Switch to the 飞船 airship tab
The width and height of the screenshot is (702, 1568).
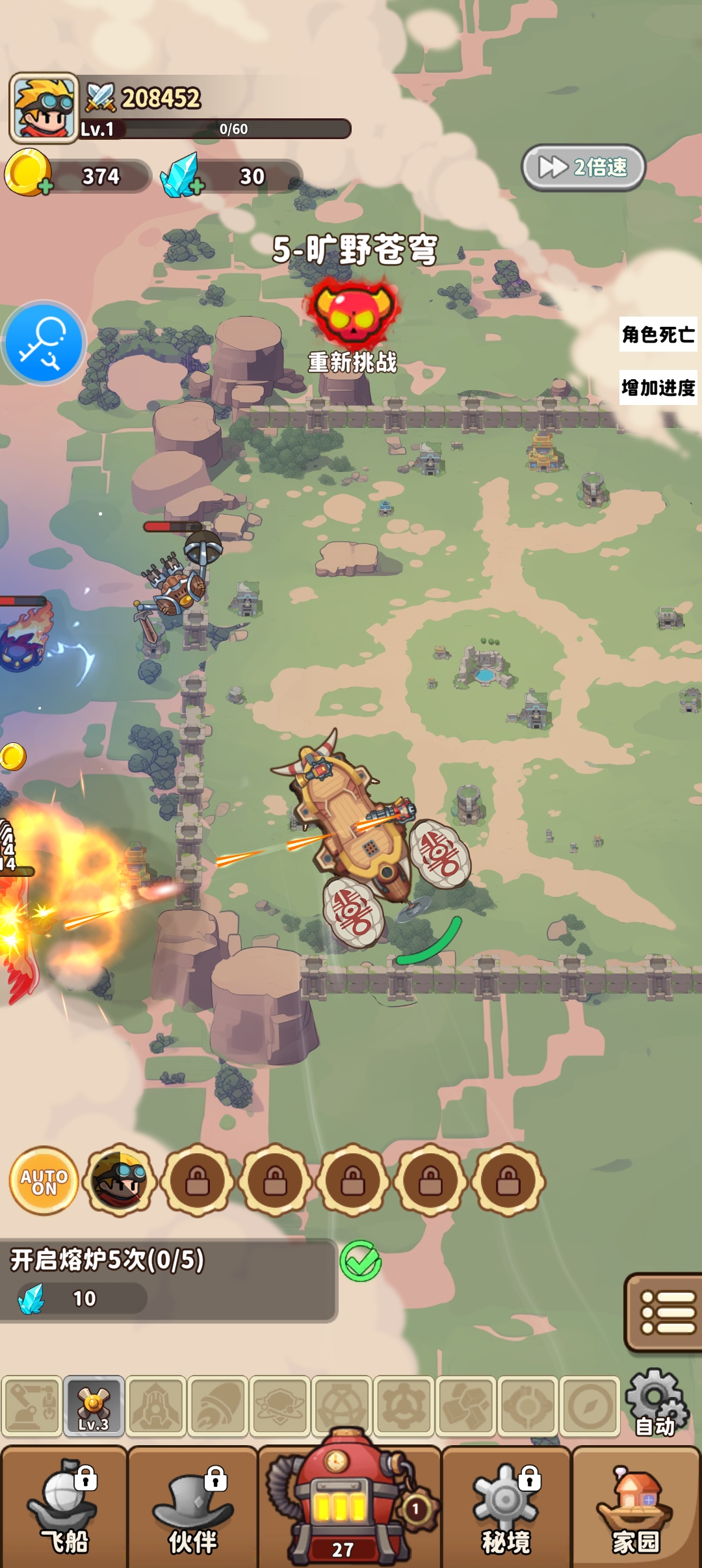(64, 1509)
